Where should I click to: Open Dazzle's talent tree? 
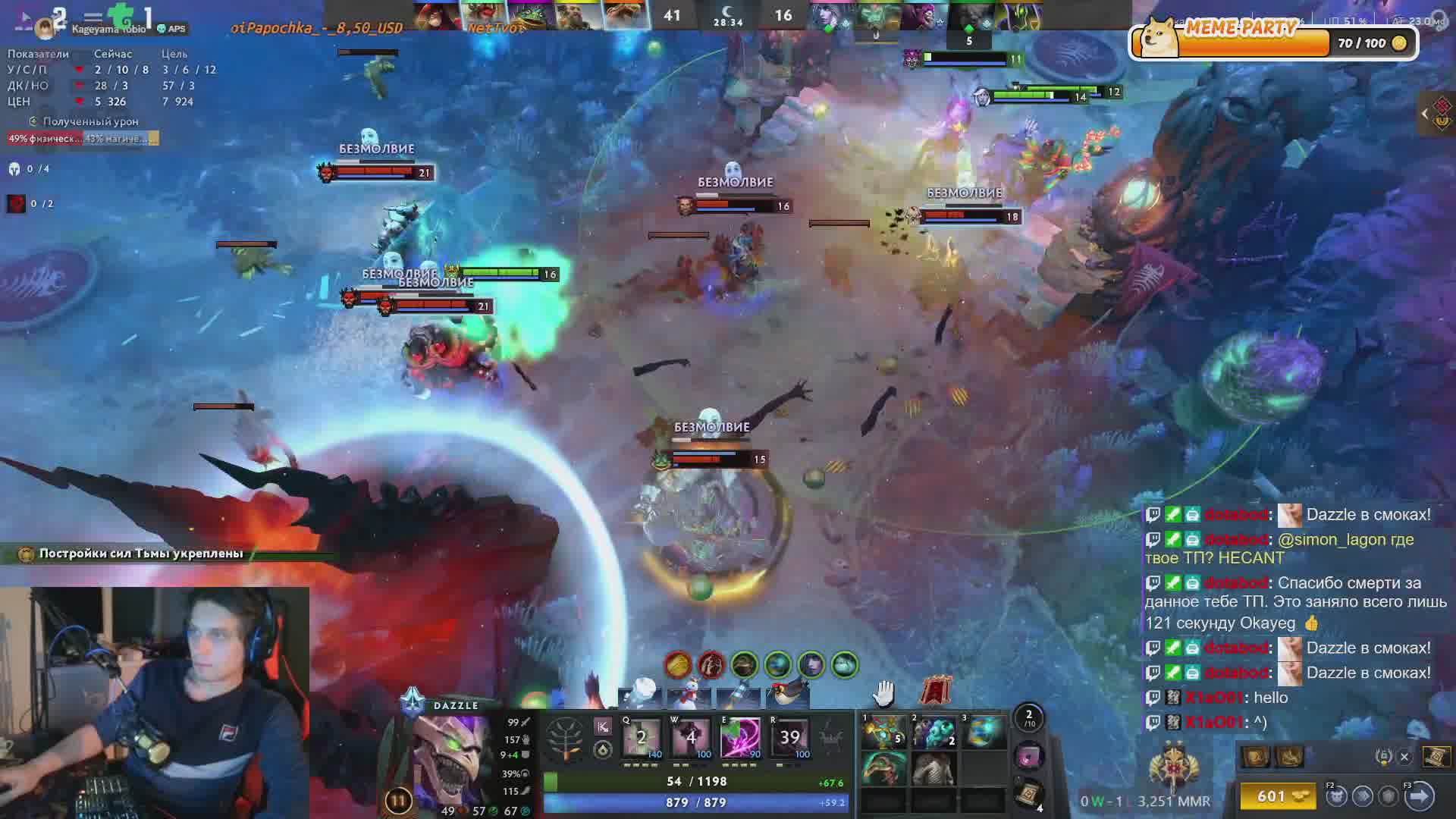pyautogui.click(x=565, y=738)
